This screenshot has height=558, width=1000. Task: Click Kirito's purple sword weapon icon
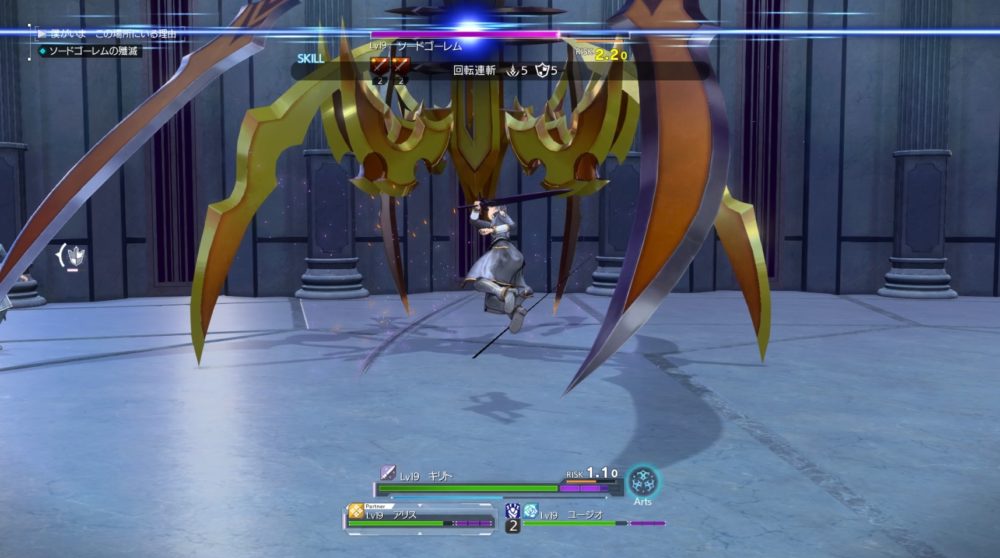coord(388,473)
